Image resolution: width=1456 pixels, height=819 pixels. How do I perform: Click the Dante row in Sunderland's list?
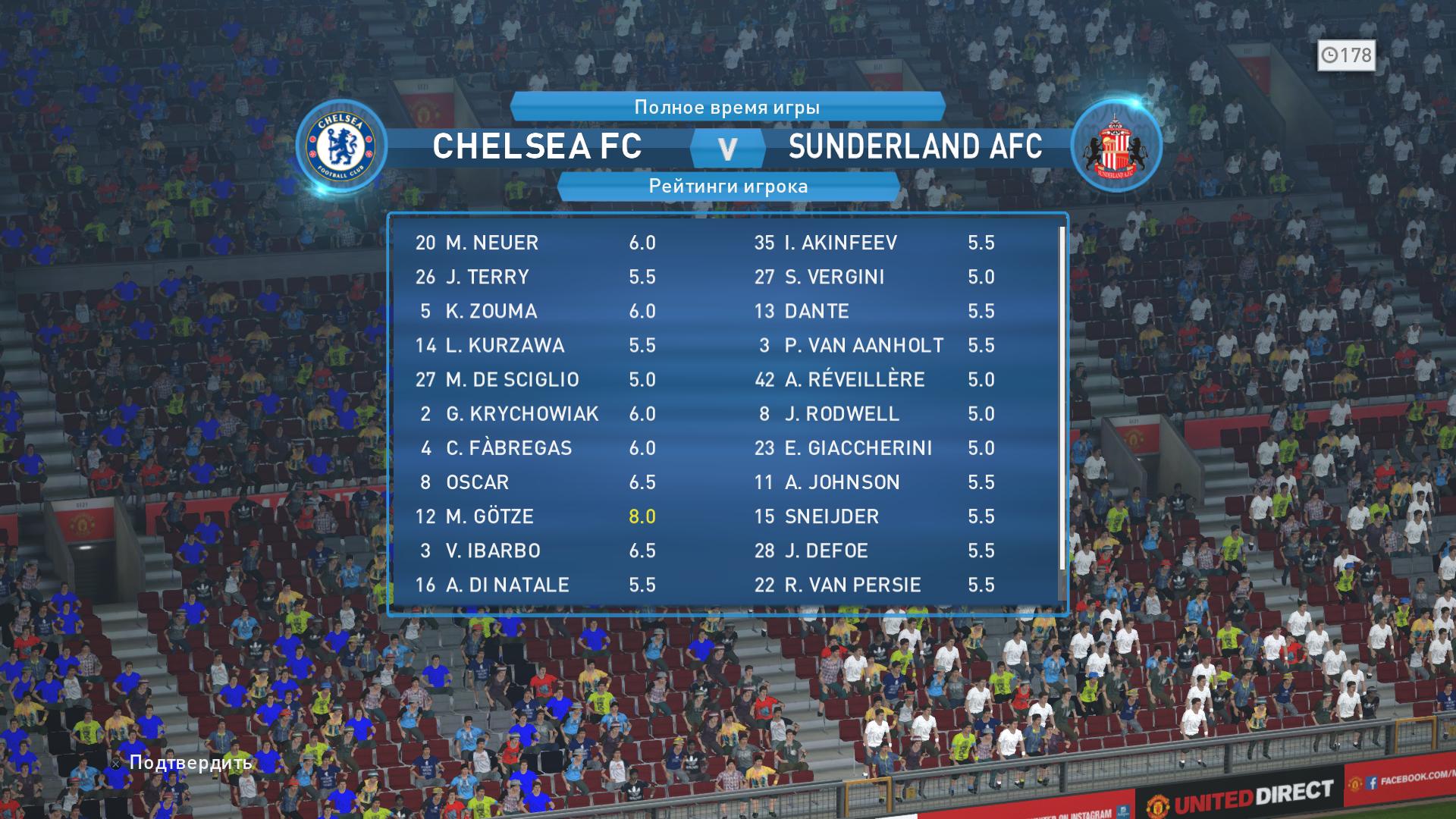872,311
